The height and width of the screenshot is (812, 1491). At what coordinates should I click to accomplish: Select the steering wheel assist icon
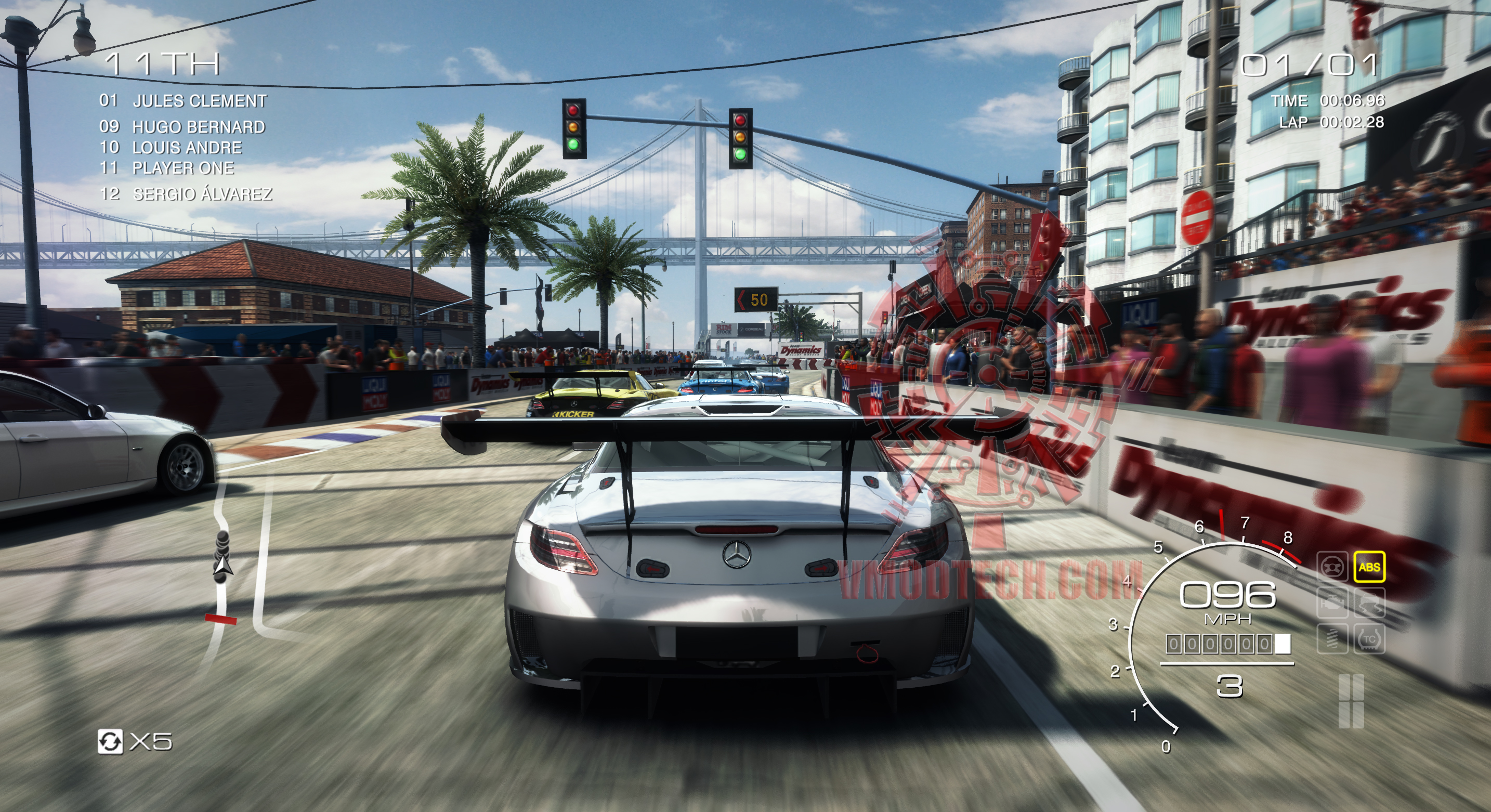coord(1332,567)
